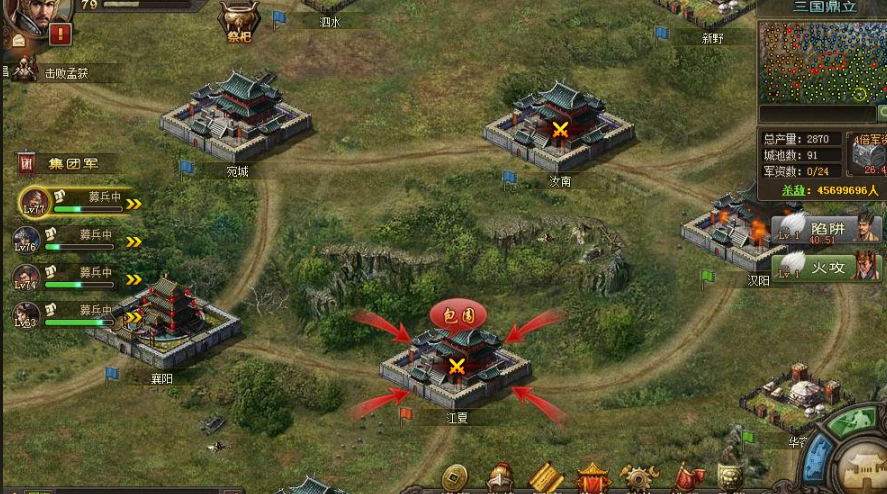Image resolution: width=887 pixels, height=494 pixels.
Task: Open the red pavilion tent icon
Action: [x=593, y=477]
